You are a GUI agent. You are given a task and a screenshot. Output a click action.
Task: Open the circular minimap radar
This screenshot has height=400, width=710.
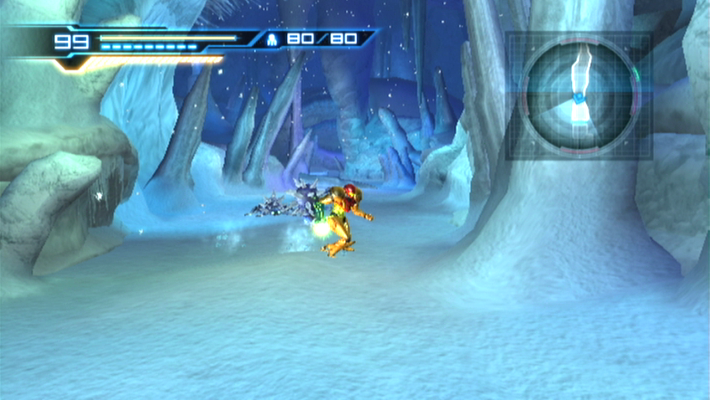click(x=580, y=96)
